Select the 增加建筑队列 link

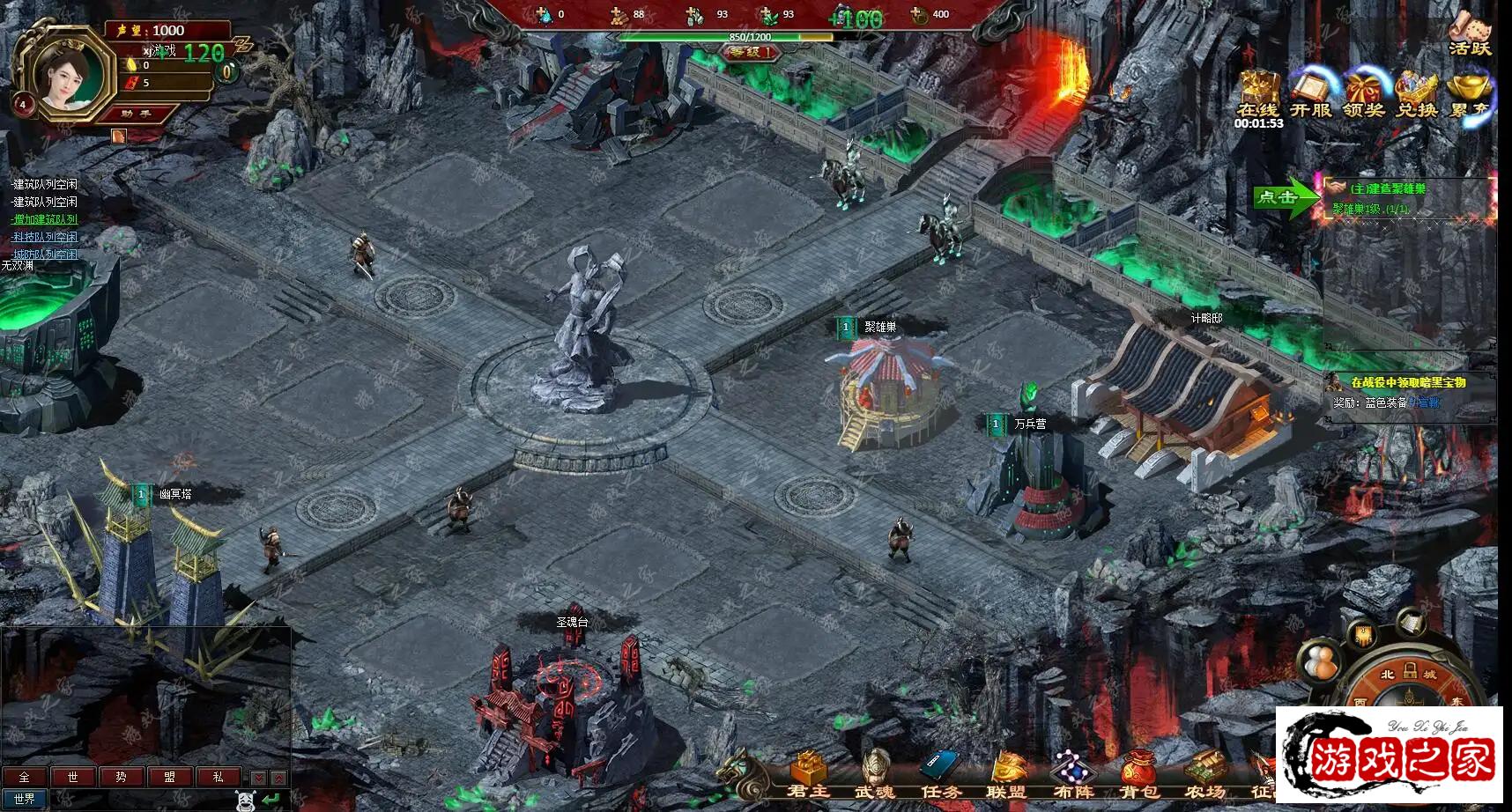45,219
